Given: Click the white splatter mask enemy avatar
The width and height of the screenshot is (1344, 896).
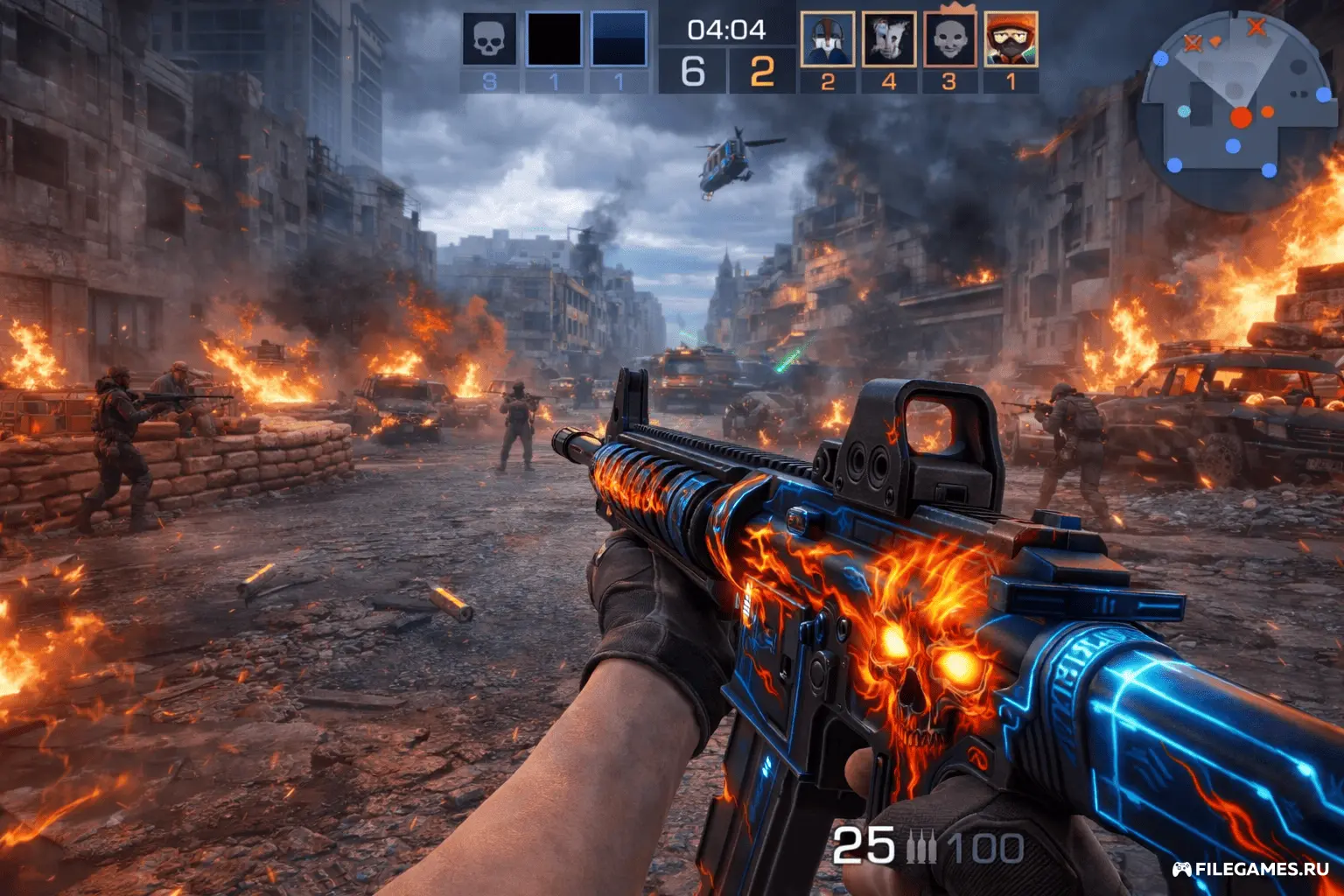Looking at the screenshot, I should pos(889,39).
